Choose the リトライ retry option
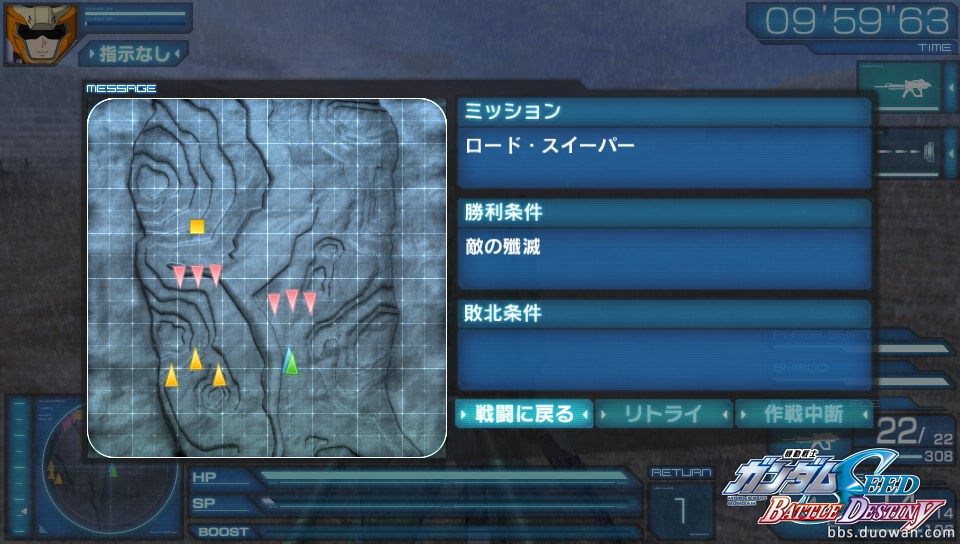 coord(664,413)
